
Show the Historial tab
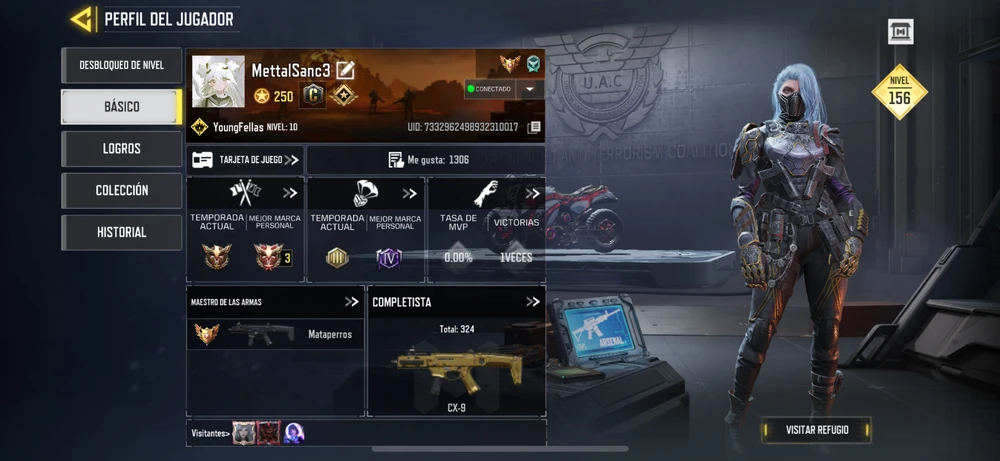(121, 232)
